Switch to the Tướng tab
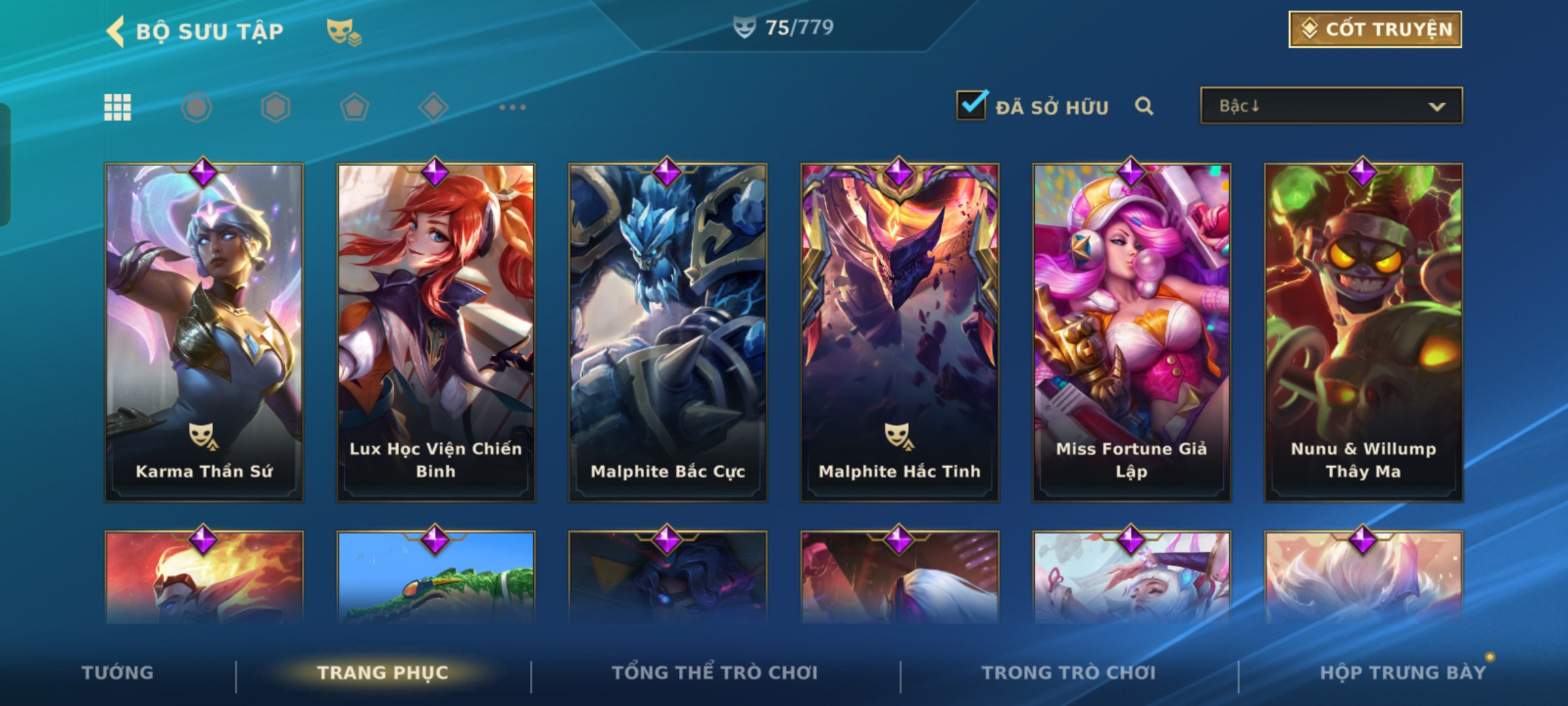 point(118,673)
